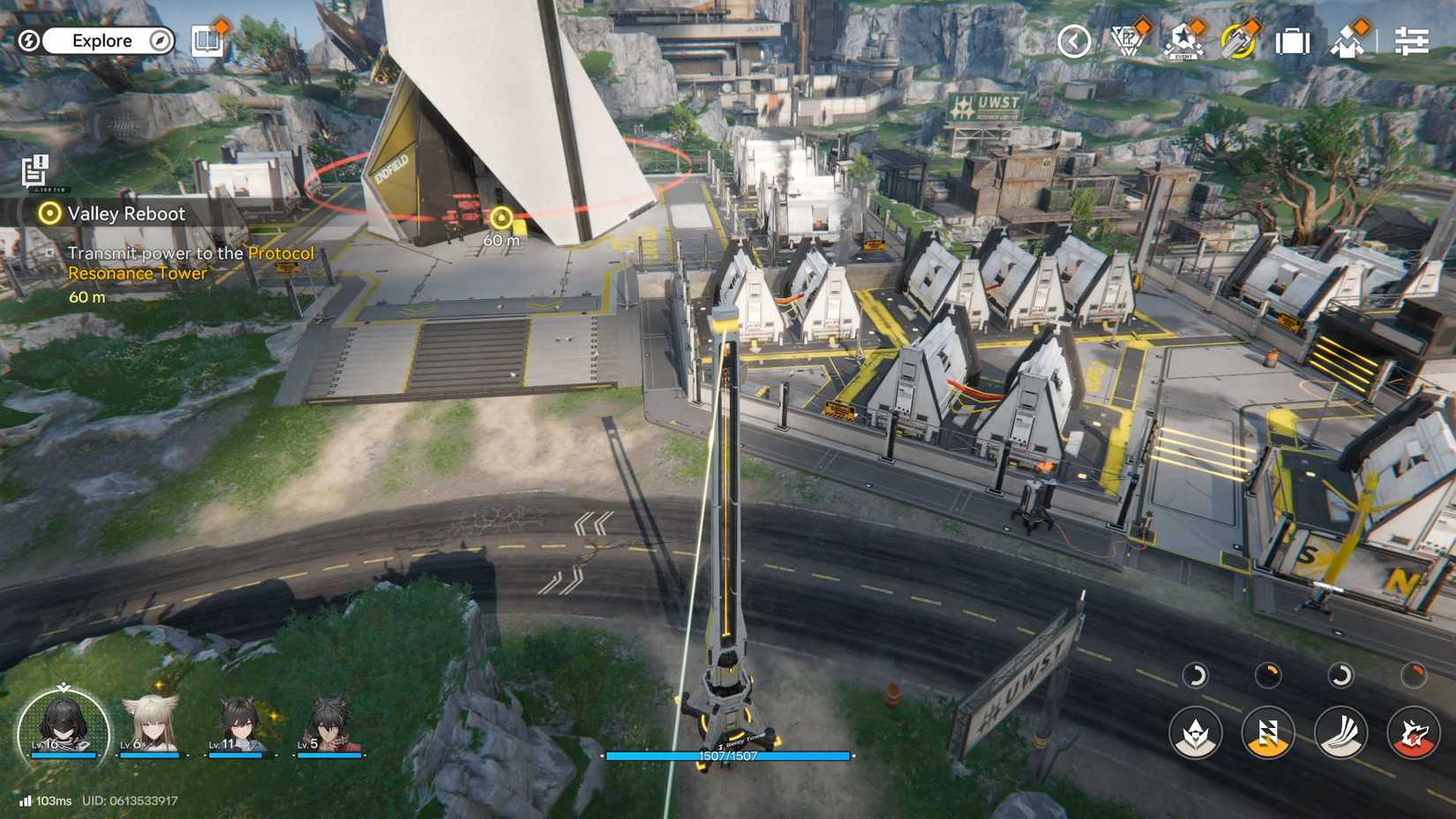Open the settings sliders icon
Viewport: 1456px width, 819px height.
click(1413, 40)
